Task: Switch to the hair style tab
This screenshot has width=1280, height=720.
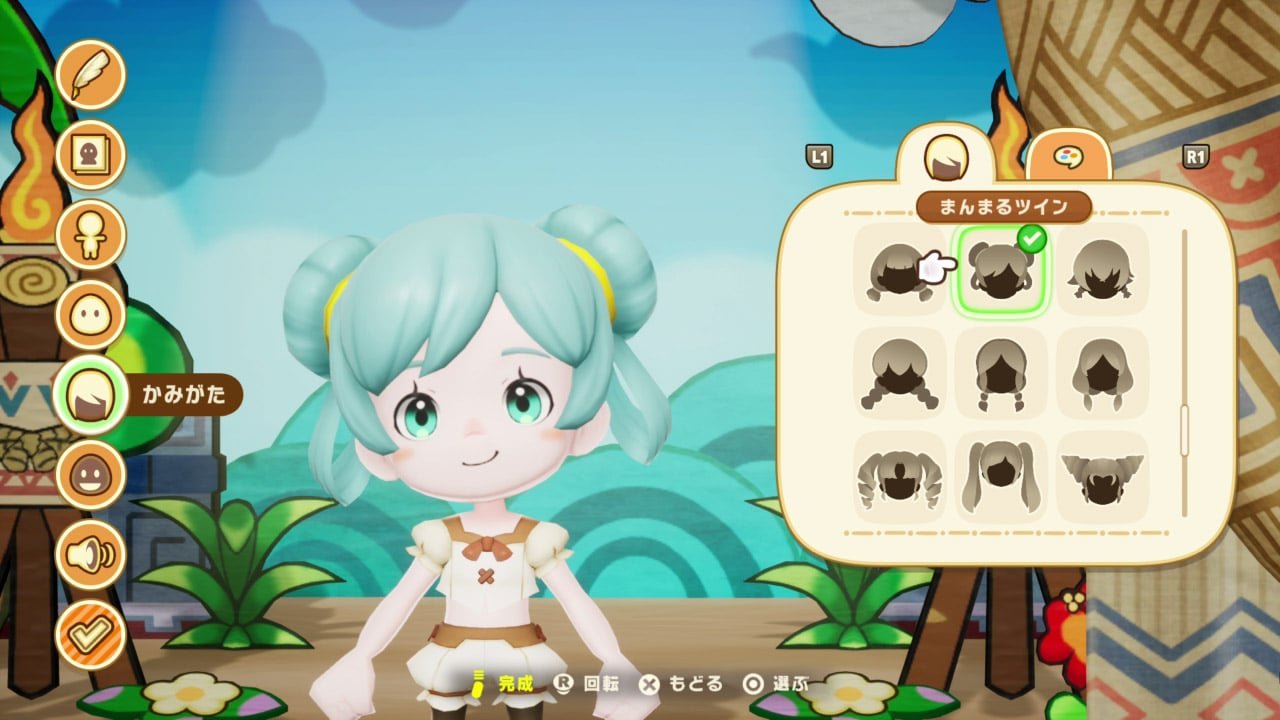Action: click(945, 157)
